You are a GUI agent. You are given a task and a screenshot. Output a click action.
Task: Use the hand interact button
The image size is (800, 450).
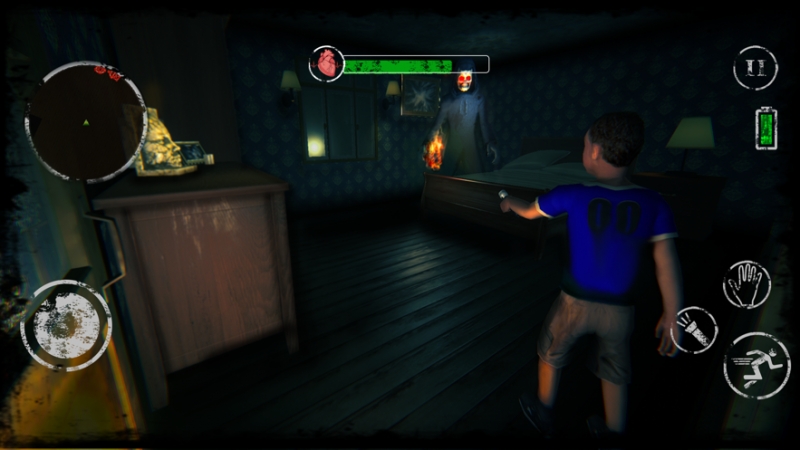tap(746, 285)
